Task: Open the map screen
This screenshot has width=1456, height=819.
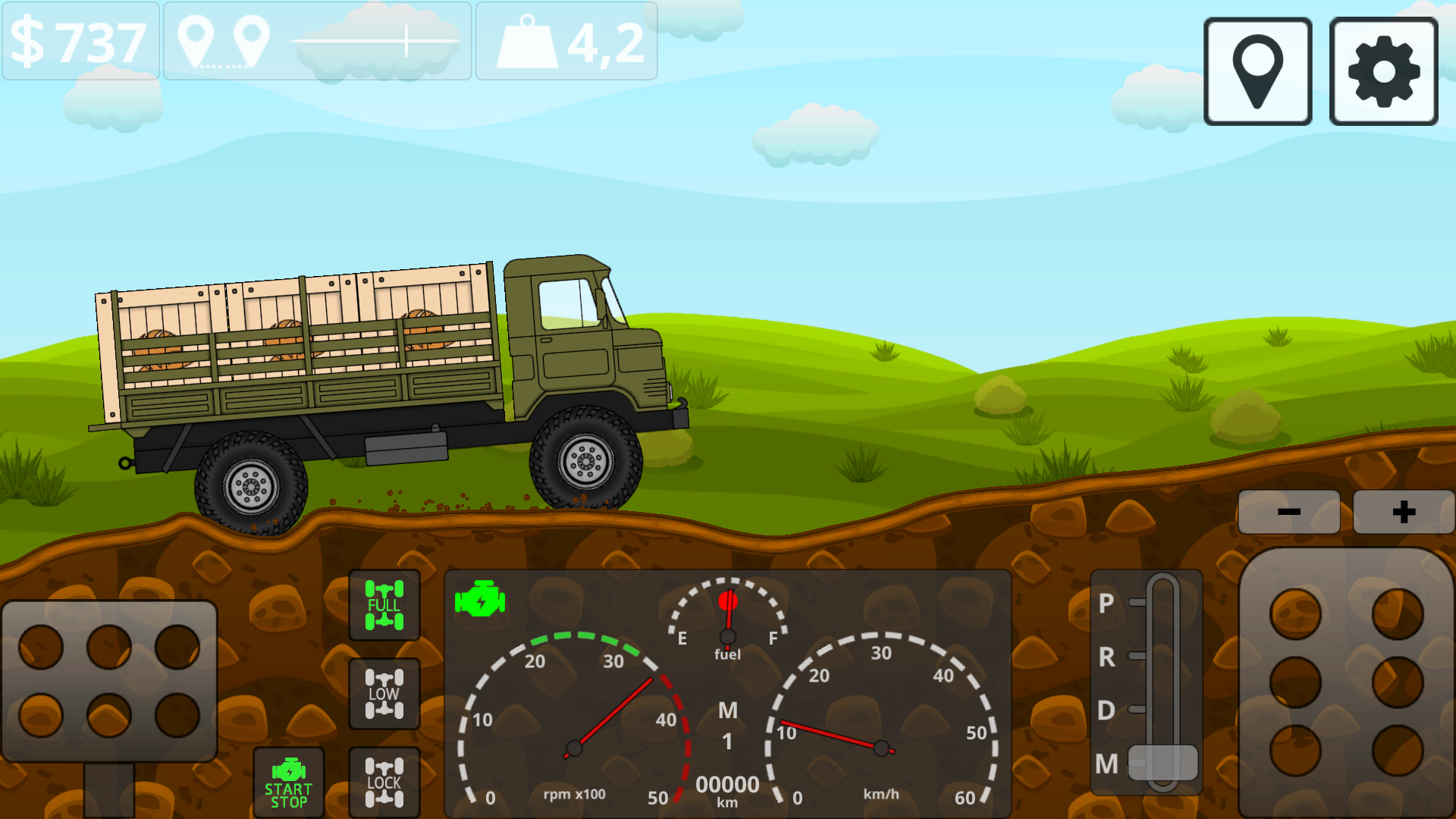Action: 1257,71
